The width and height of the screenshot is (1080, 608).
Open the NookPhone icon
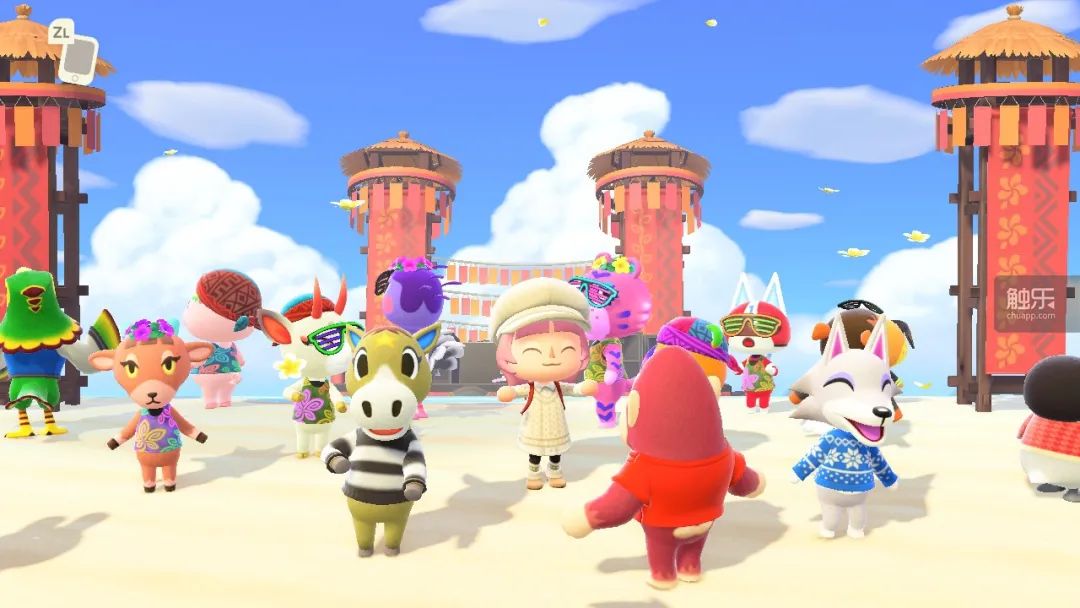pos(77,59)
